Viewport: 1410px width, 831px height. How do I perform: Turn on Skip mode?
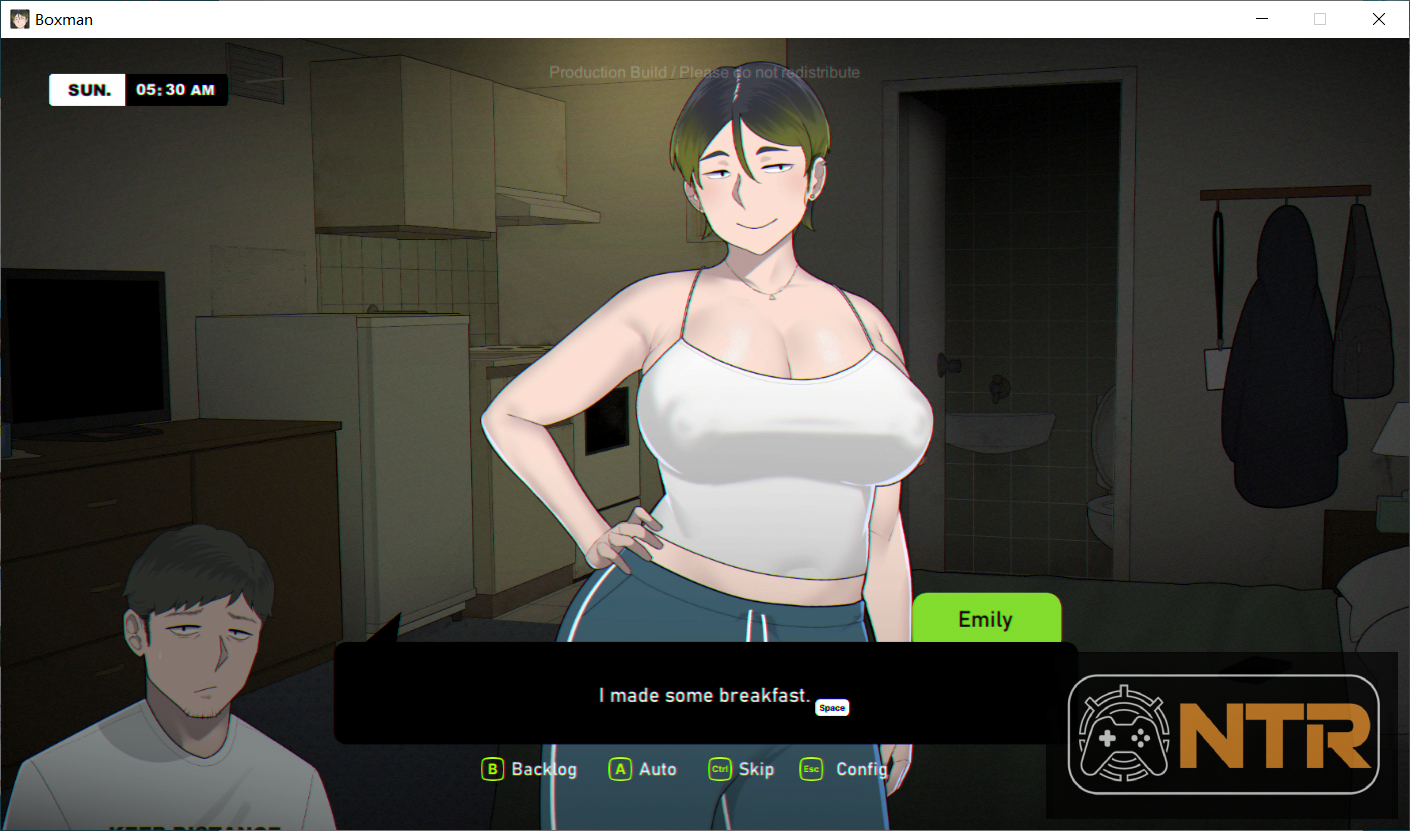pos(740,769)
